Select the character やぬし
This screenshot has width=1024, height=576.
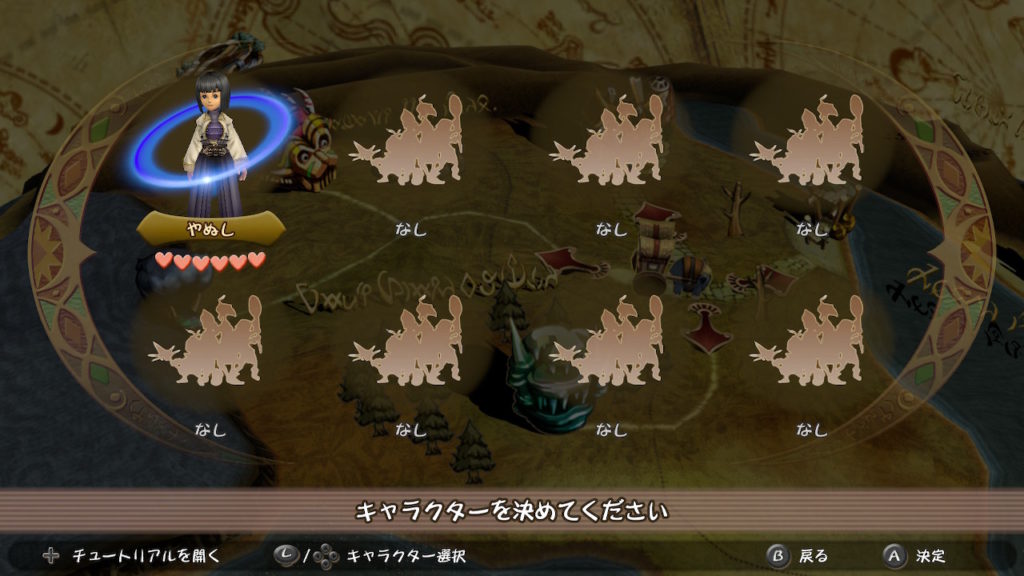(x=211, y=150)
